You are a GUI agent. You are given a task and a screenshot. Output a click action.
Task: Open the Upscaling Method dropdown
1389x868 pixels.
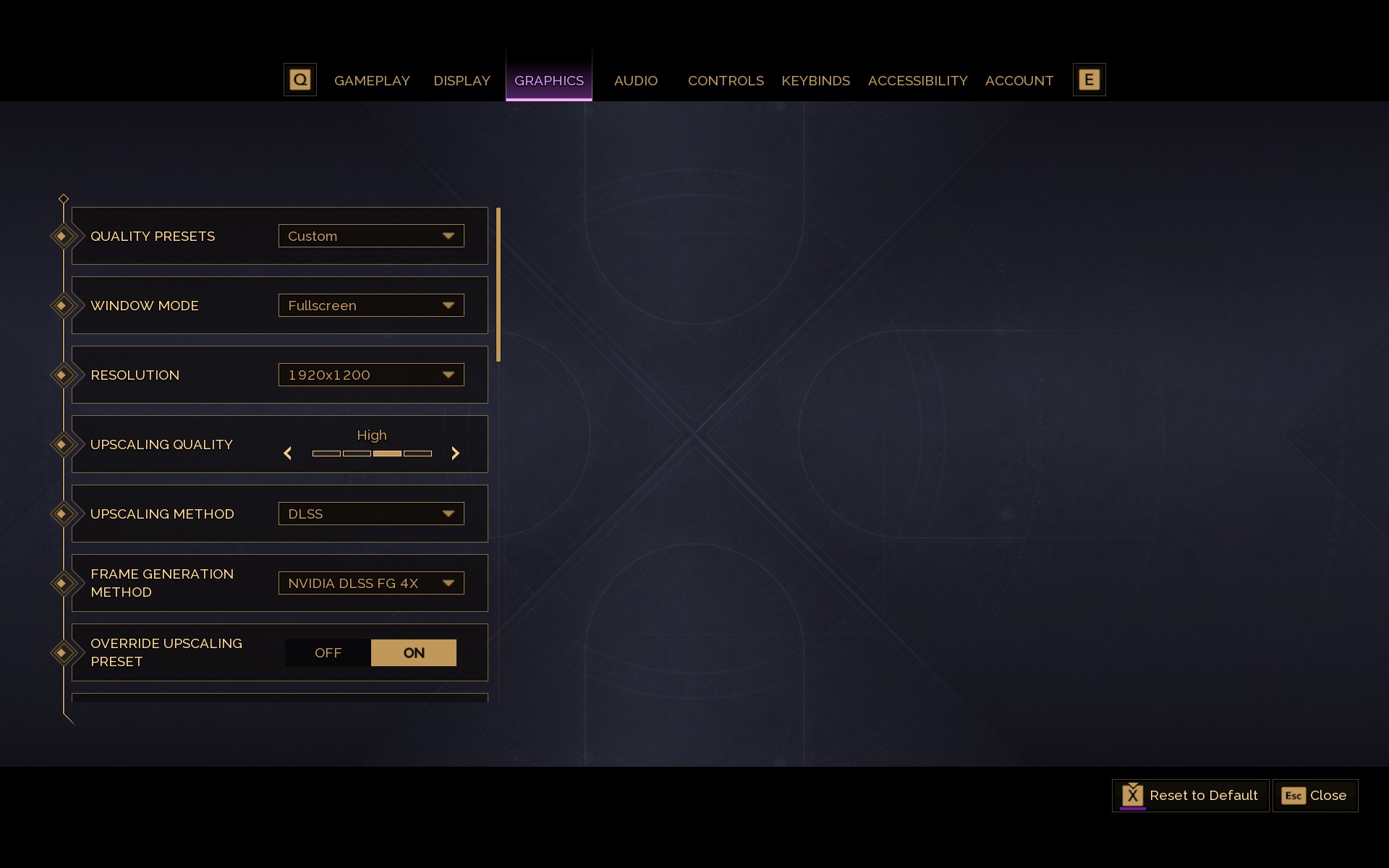(x=371, y=514)
